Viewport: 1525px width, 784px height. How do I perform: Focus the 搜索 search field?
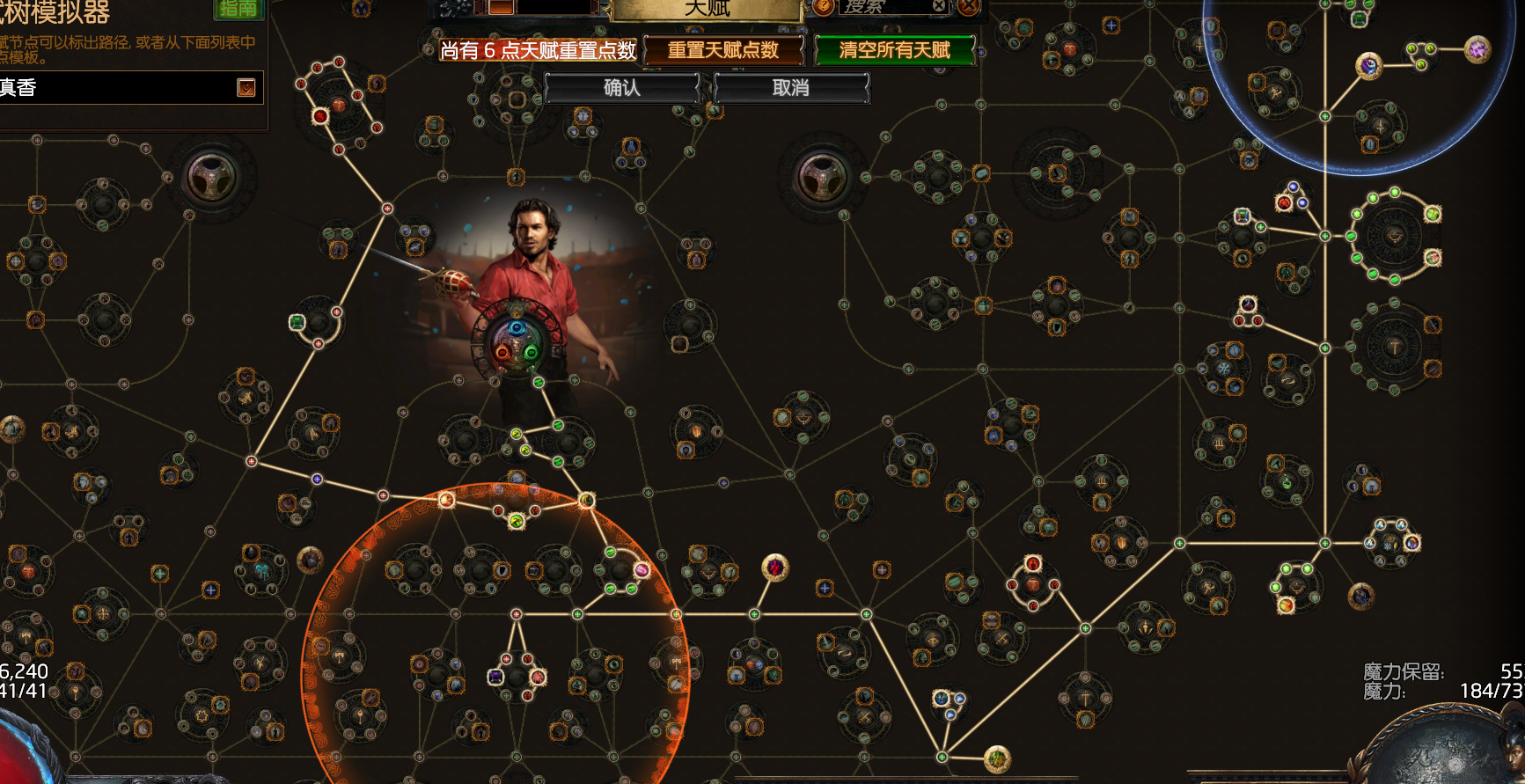pyautogui.click(x=883, y=7)
